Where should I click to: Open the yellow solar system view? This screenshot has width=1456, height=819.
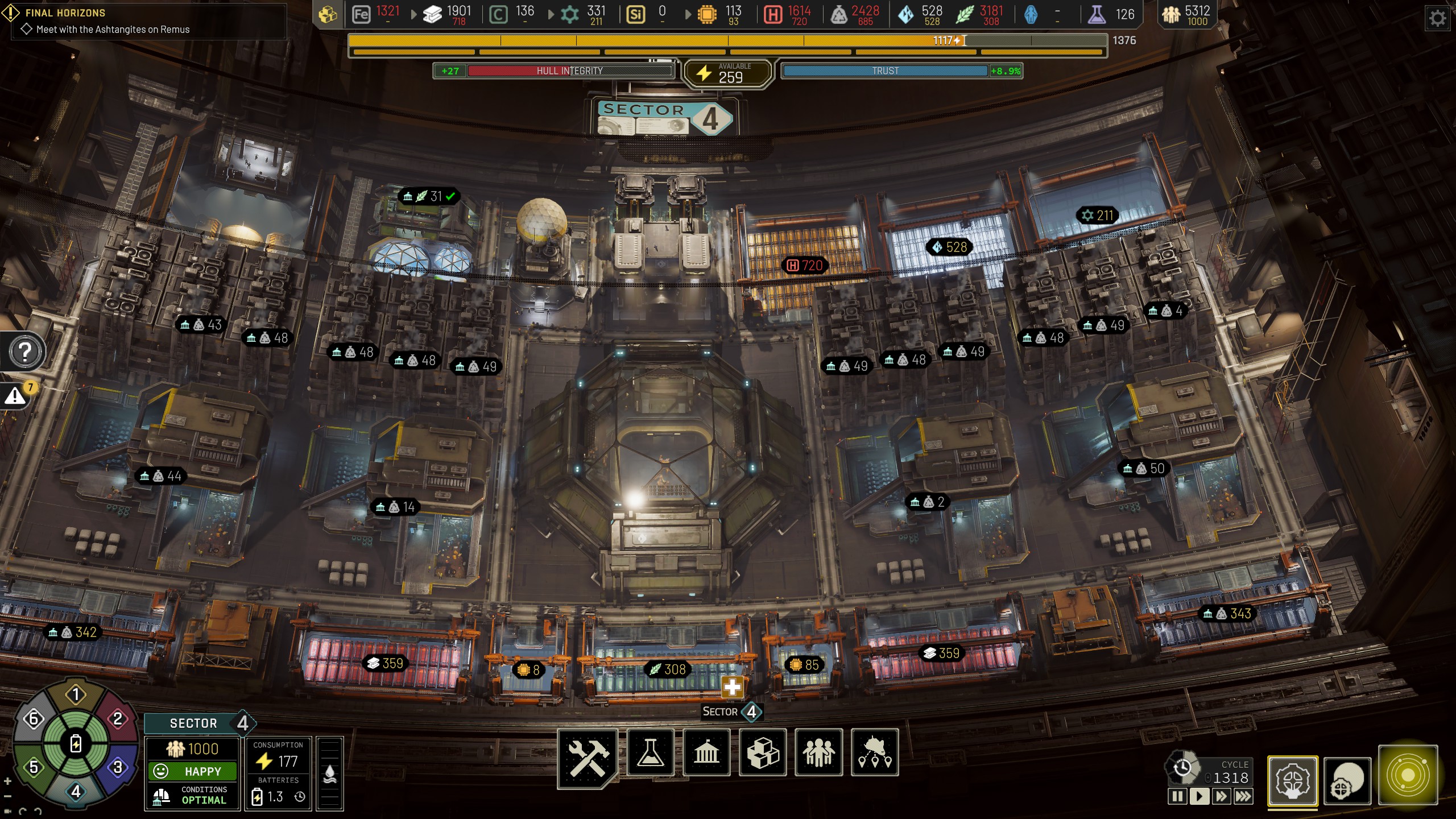click(1408, 775)
